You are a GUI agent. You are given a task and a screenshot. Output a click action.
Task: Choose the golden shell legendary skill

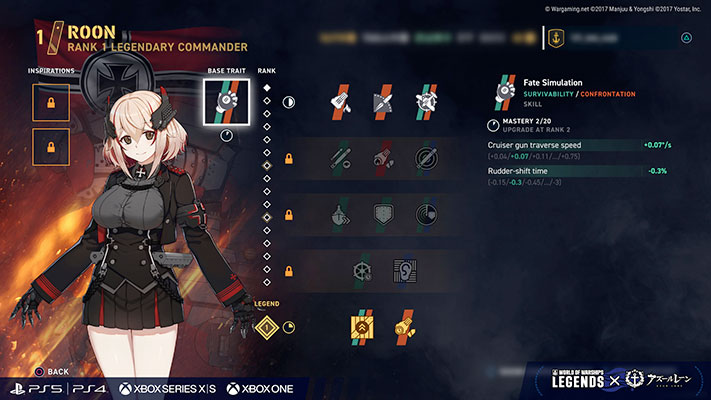click(x=405, y=326)
